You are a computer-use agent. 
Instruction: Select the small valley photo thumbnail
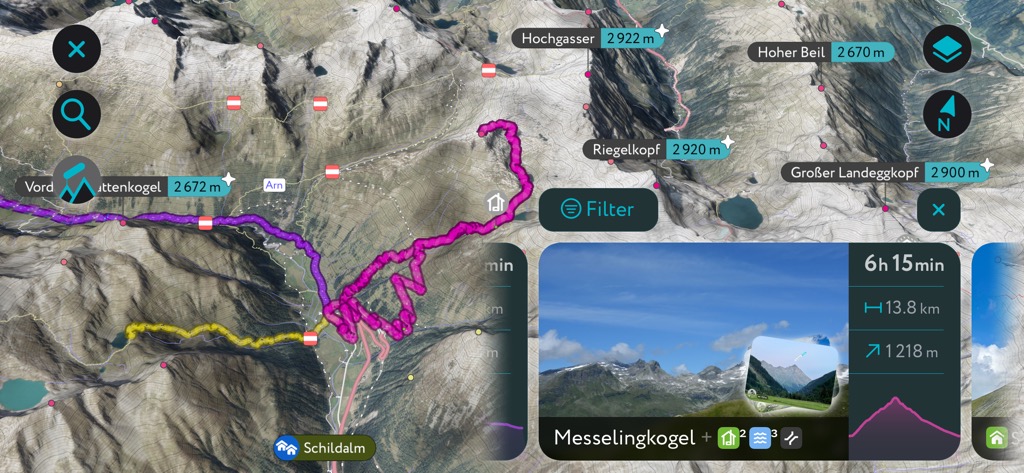[794, 374]
